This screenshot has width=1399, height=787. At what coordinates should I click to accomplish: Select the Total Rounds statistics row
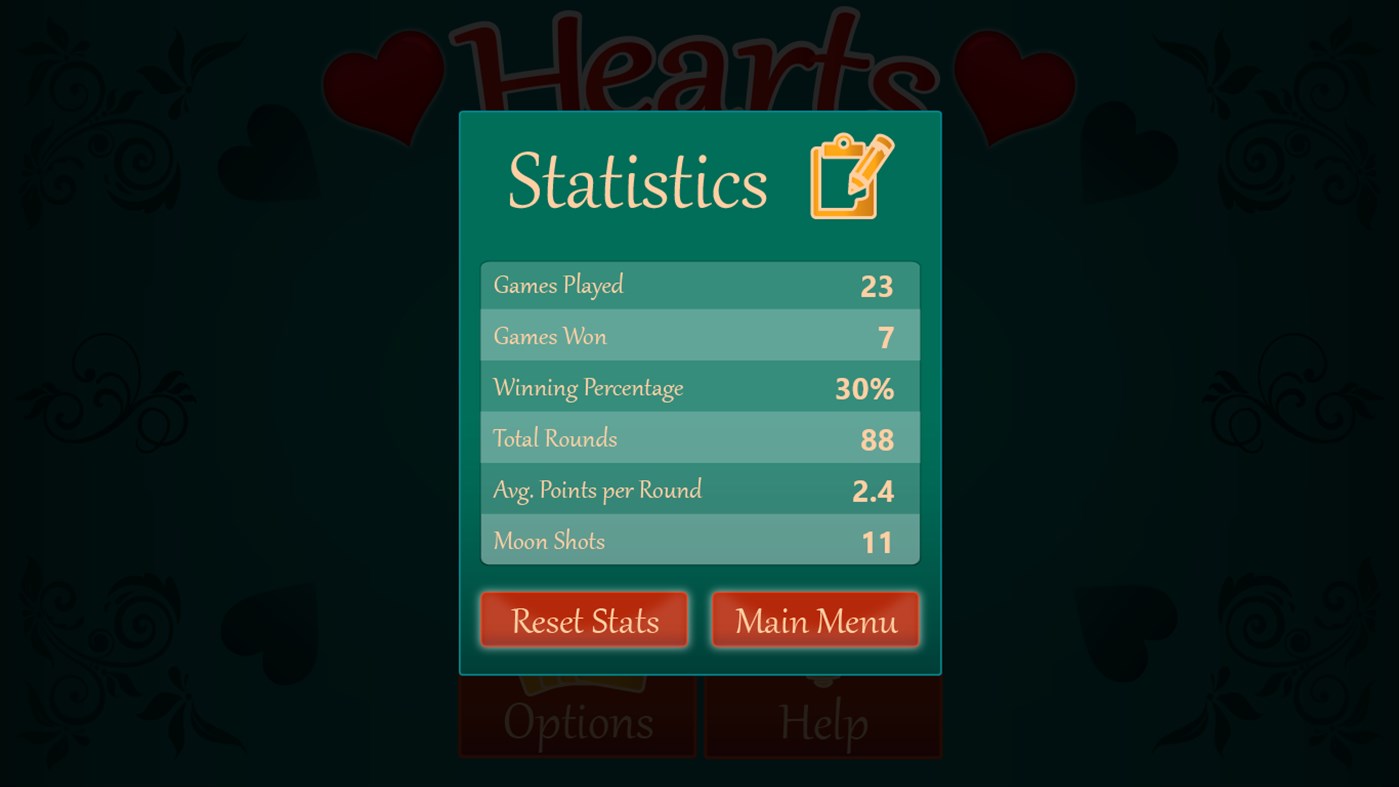(x=700, y=437)
